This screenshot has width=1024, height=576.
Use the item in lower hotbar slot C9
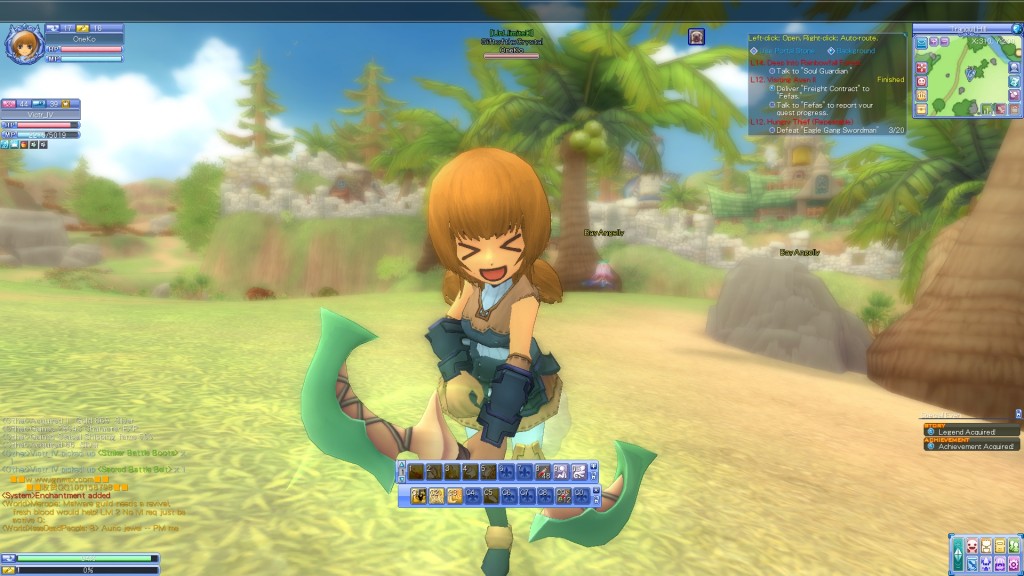(563, 494)
